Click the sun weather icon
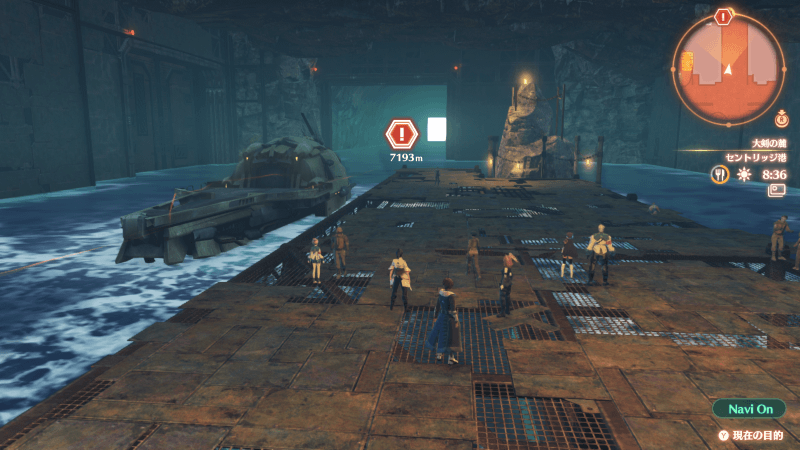This screenshot has width=800, height=450. (x=743, y=174)
